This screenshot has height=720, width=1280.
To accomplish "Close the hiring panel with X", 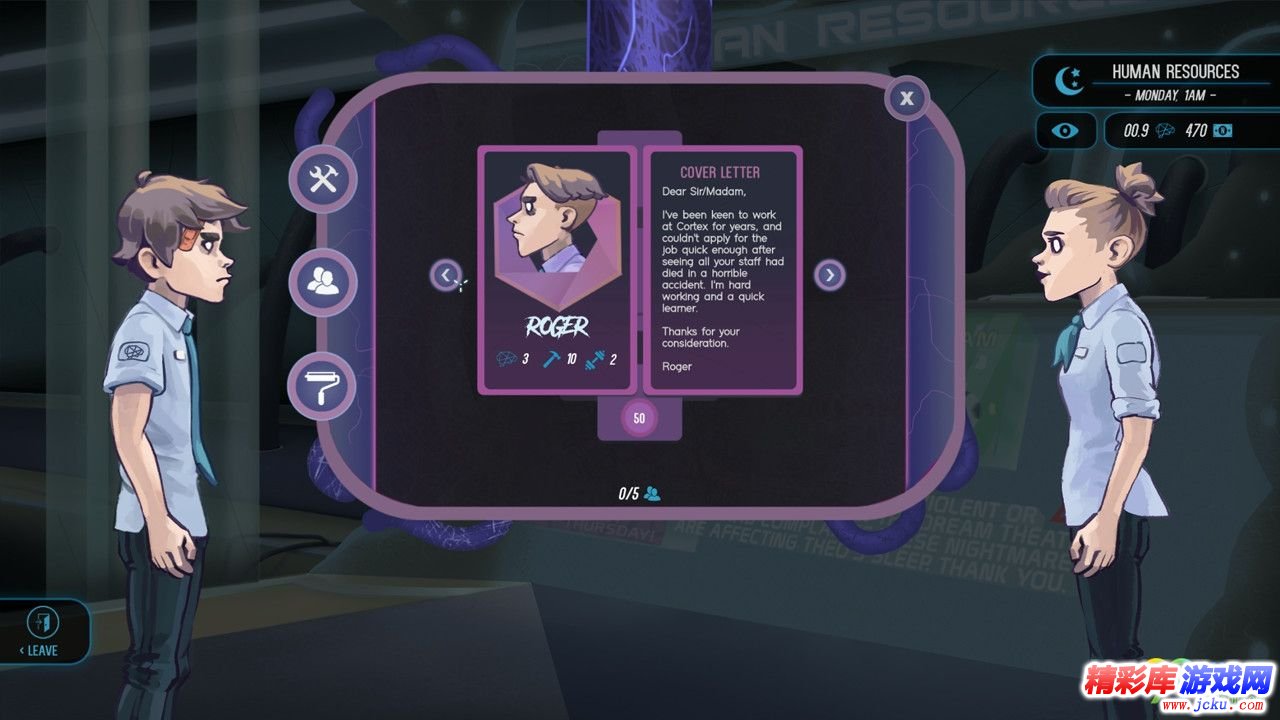I will (x=906, y=98).
